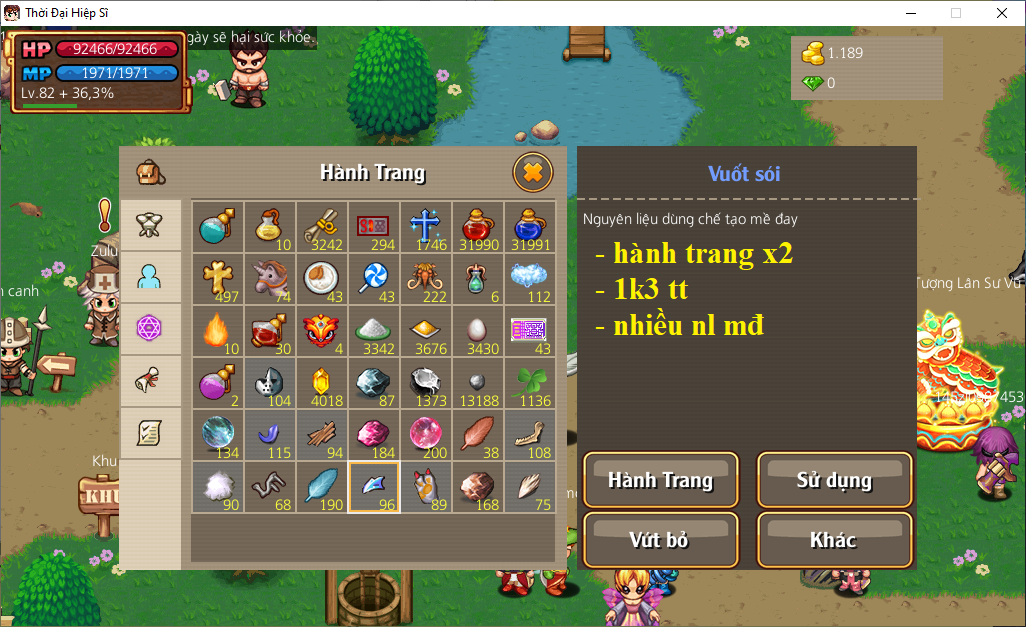This screenshot has width=1026, height=627.
Task: Select the four-leaf clover stack
Action: (530, 382)
